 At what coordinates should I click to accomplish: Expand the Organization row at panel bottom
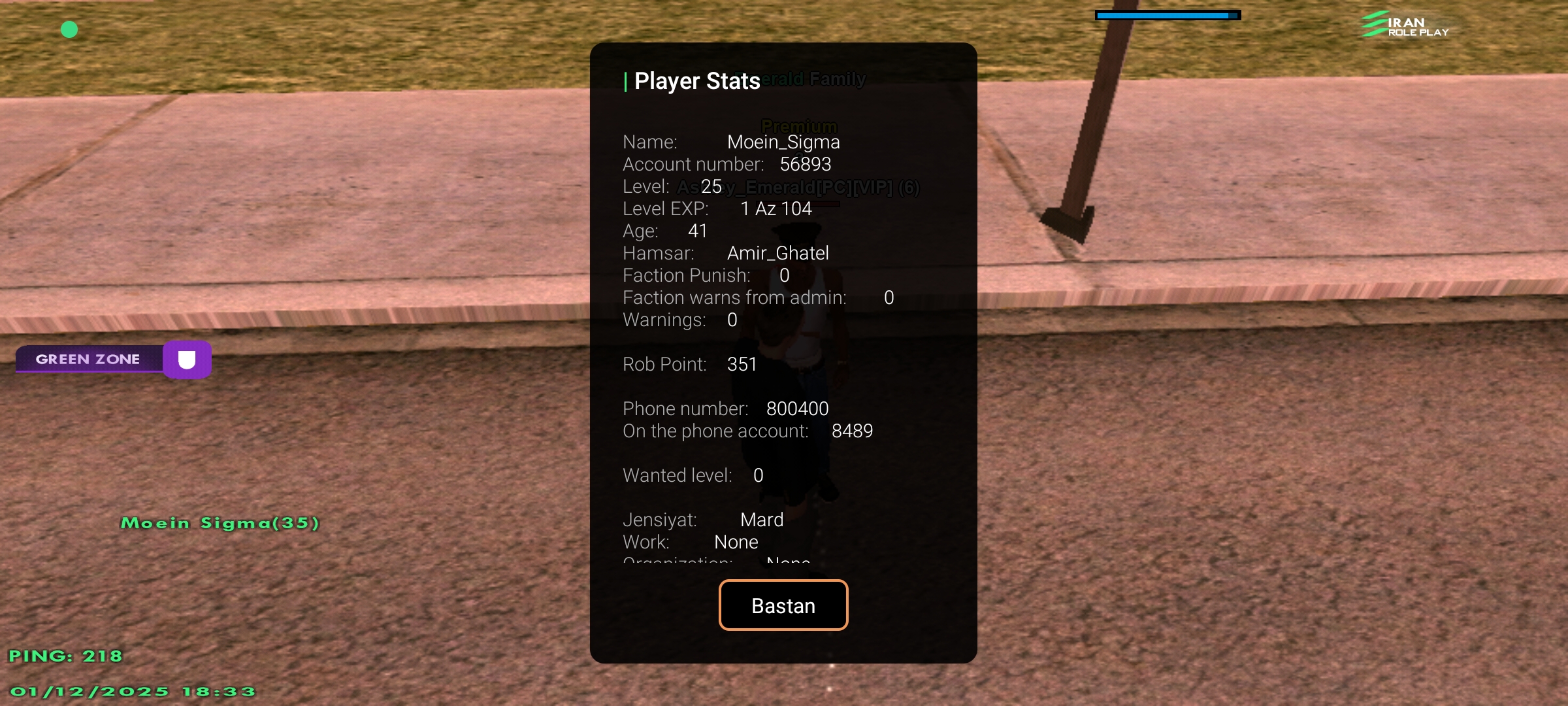(715, 562)
